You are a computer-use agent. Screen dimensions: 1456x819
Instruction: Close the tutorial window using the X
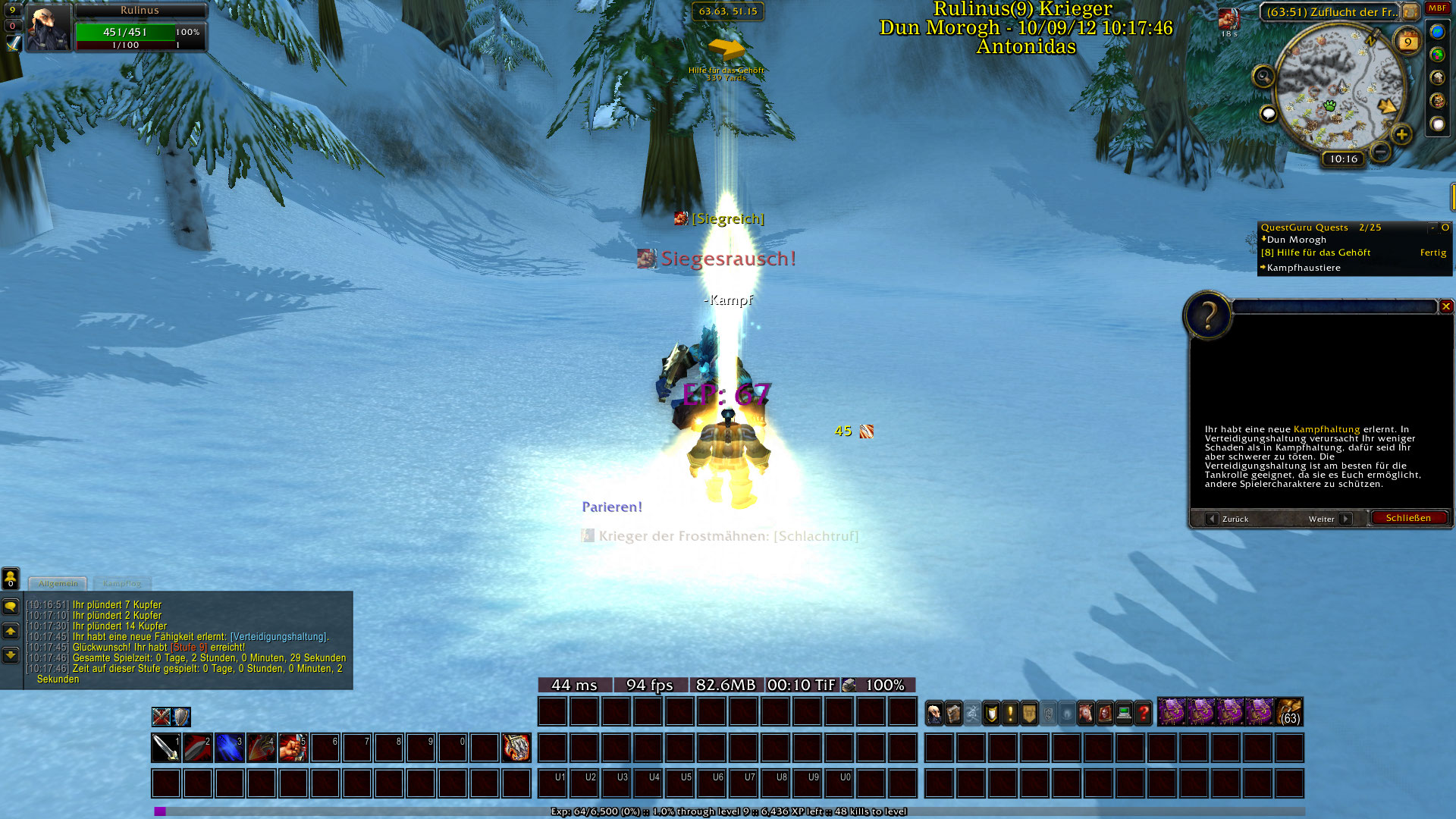(1446, 306)
